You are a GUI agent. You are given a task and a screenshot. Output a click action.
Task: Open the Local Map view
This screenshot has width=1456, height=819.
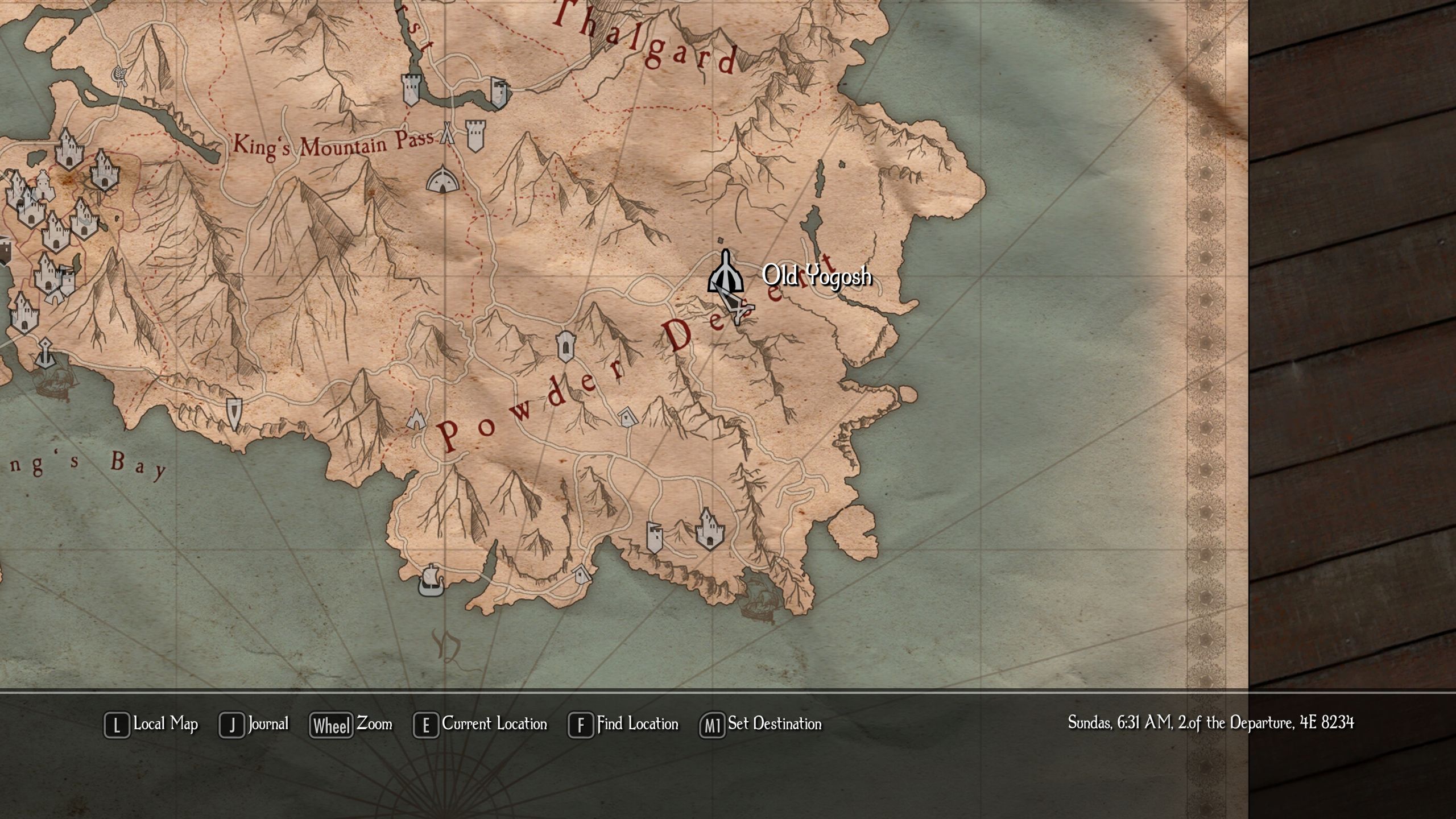click(151, 725)
